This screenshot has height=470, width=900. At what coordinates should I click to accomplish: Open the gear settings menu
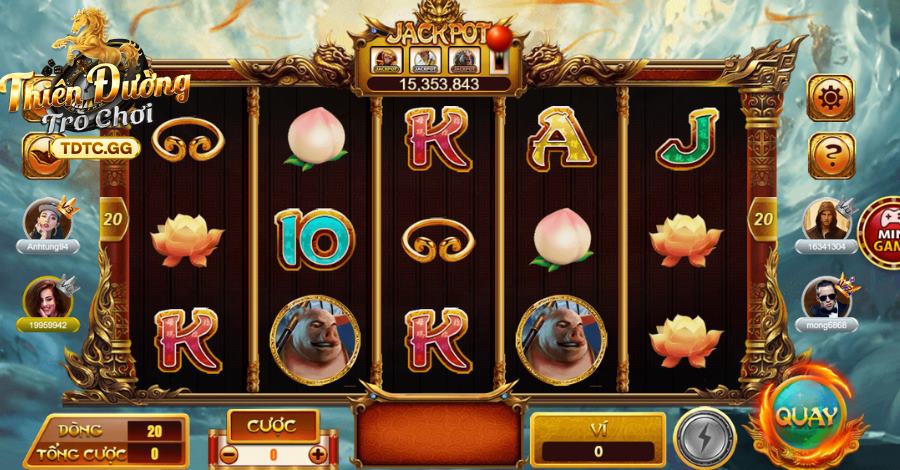[x=830, y=98]
